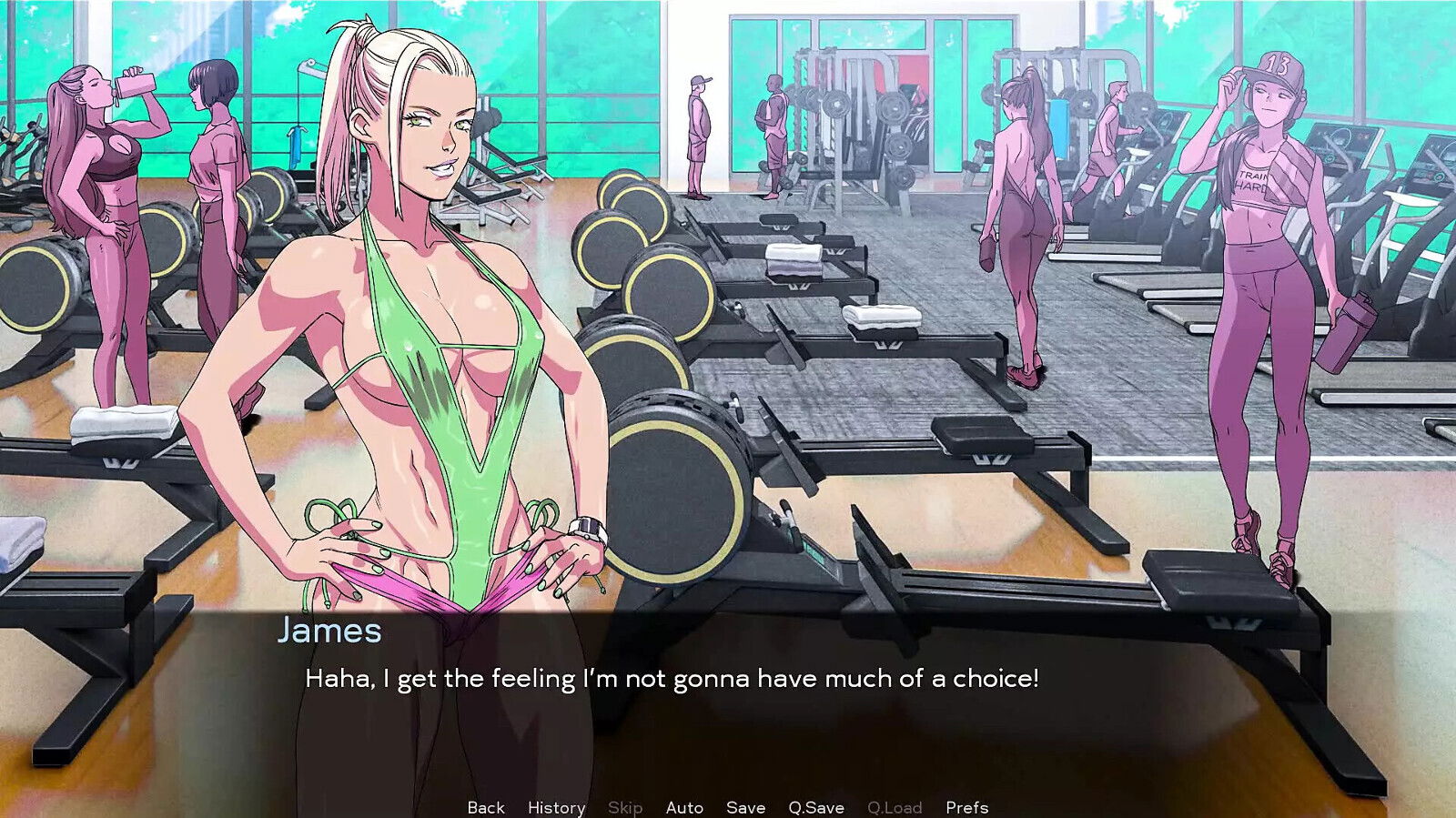The image size is (1456, 818).
Task: Click Back to rewind the dialogue
Action: 485,807
